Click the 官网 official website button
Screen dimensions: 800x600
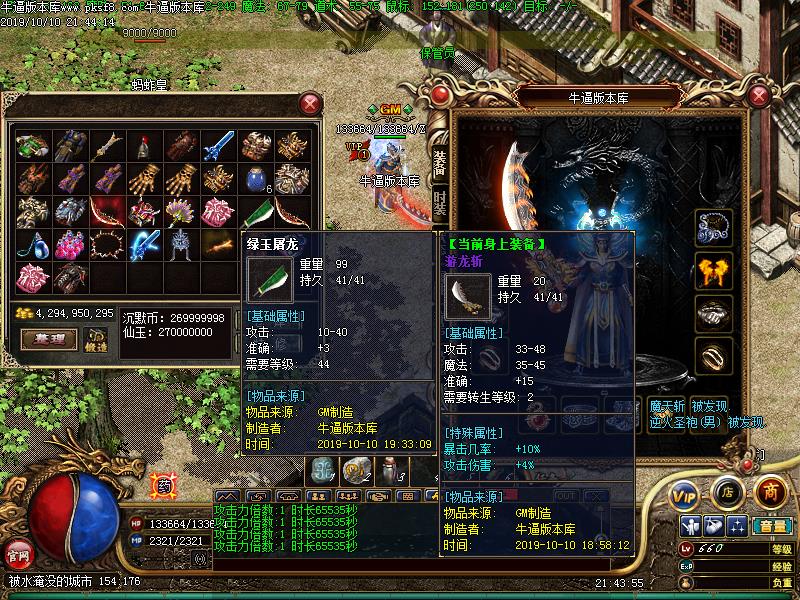point(18,553)
